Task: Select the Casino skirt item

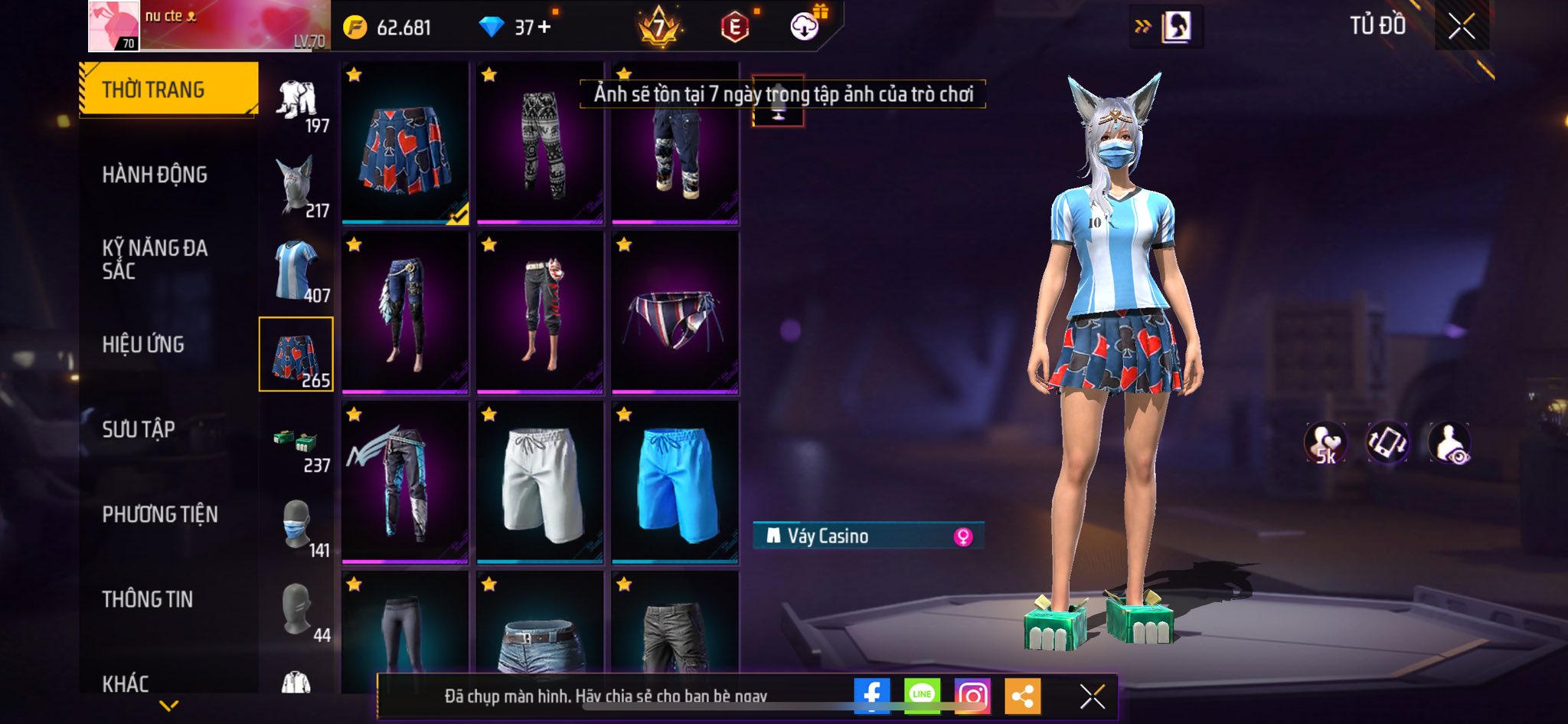Action: (x=405, y=143)
